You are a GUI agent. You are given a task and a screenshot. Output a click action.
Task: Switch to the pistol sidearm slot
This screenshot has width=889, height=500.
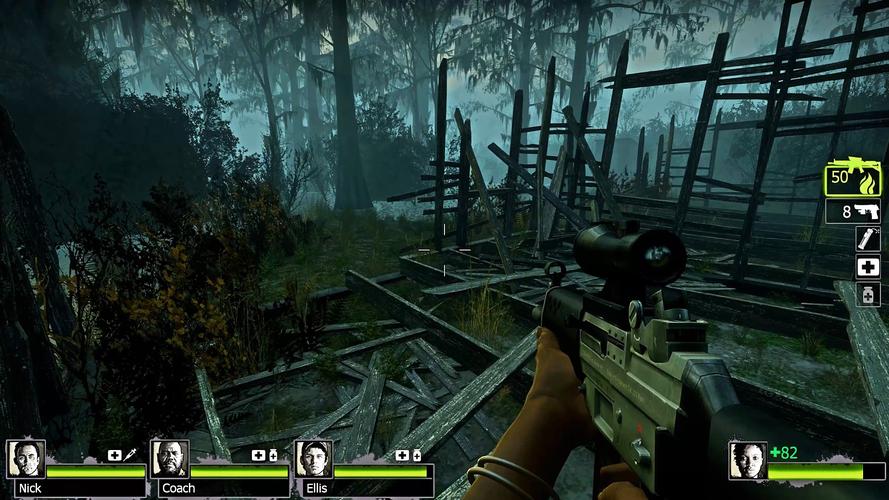[x=853, y=211]
